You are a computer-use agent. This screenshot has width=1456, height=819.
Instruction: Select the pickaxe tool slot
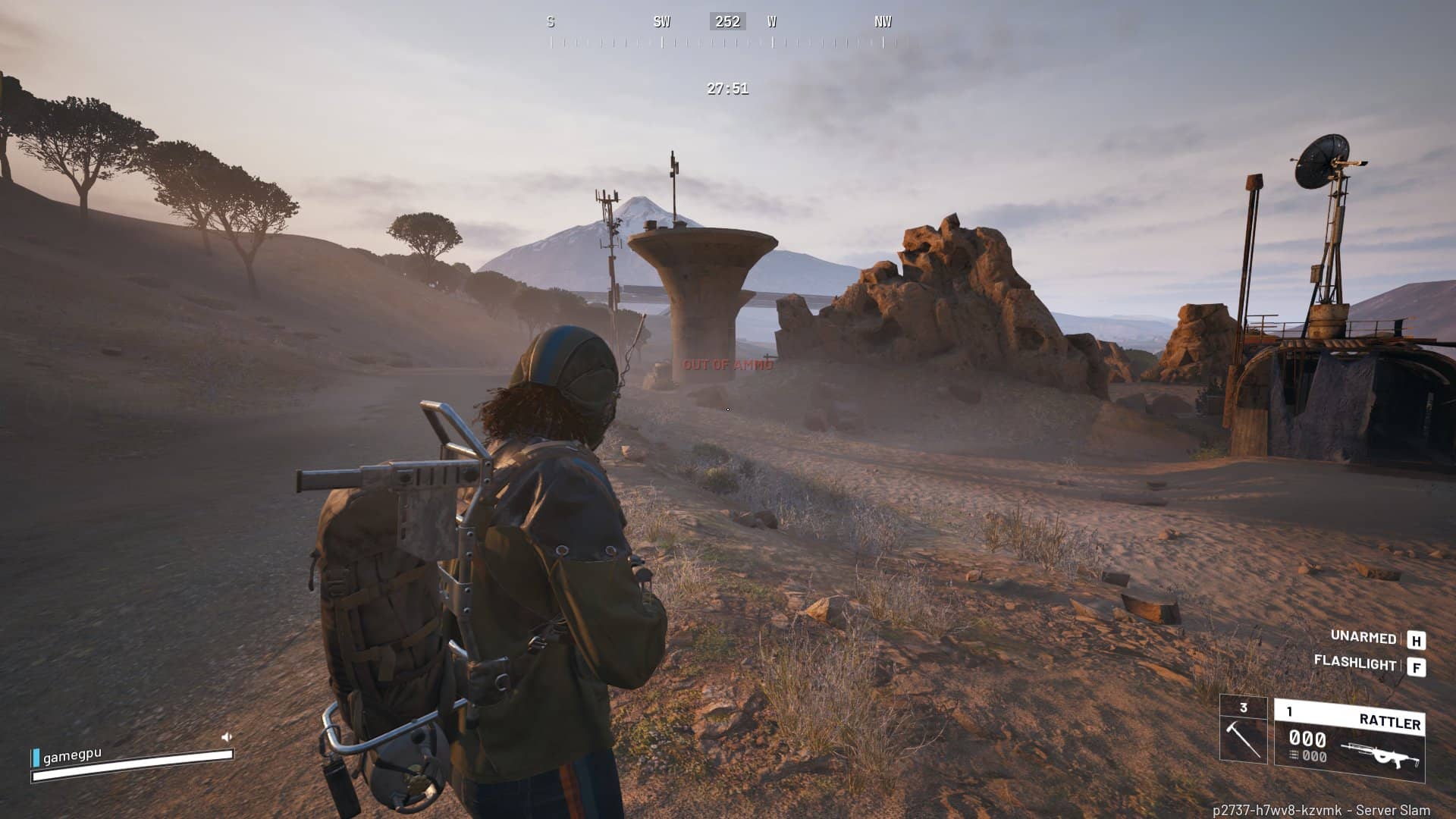1243,730
